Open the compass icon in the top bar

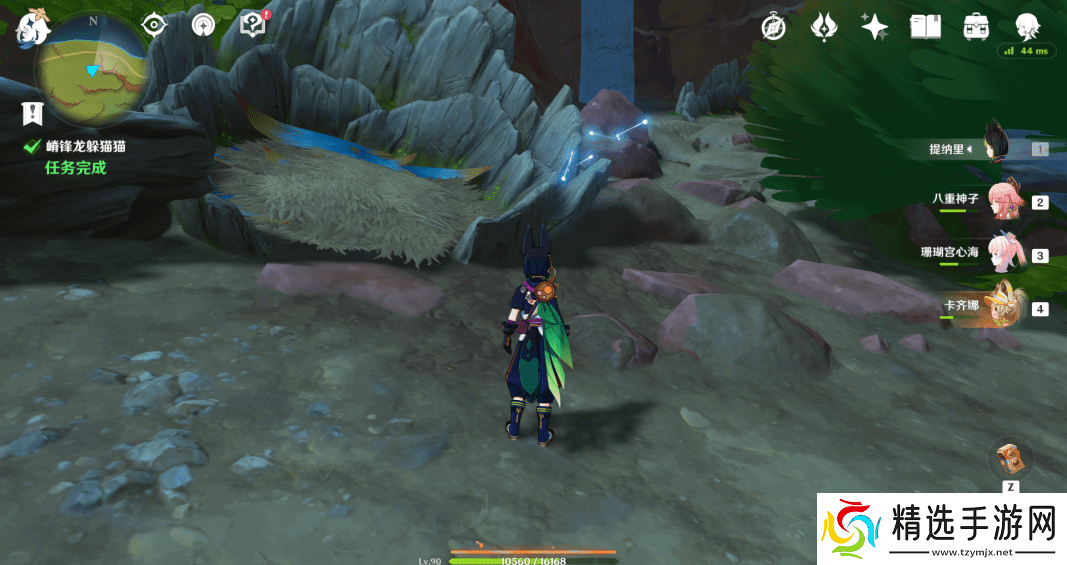pyautogui.click(x=773, y=27)
